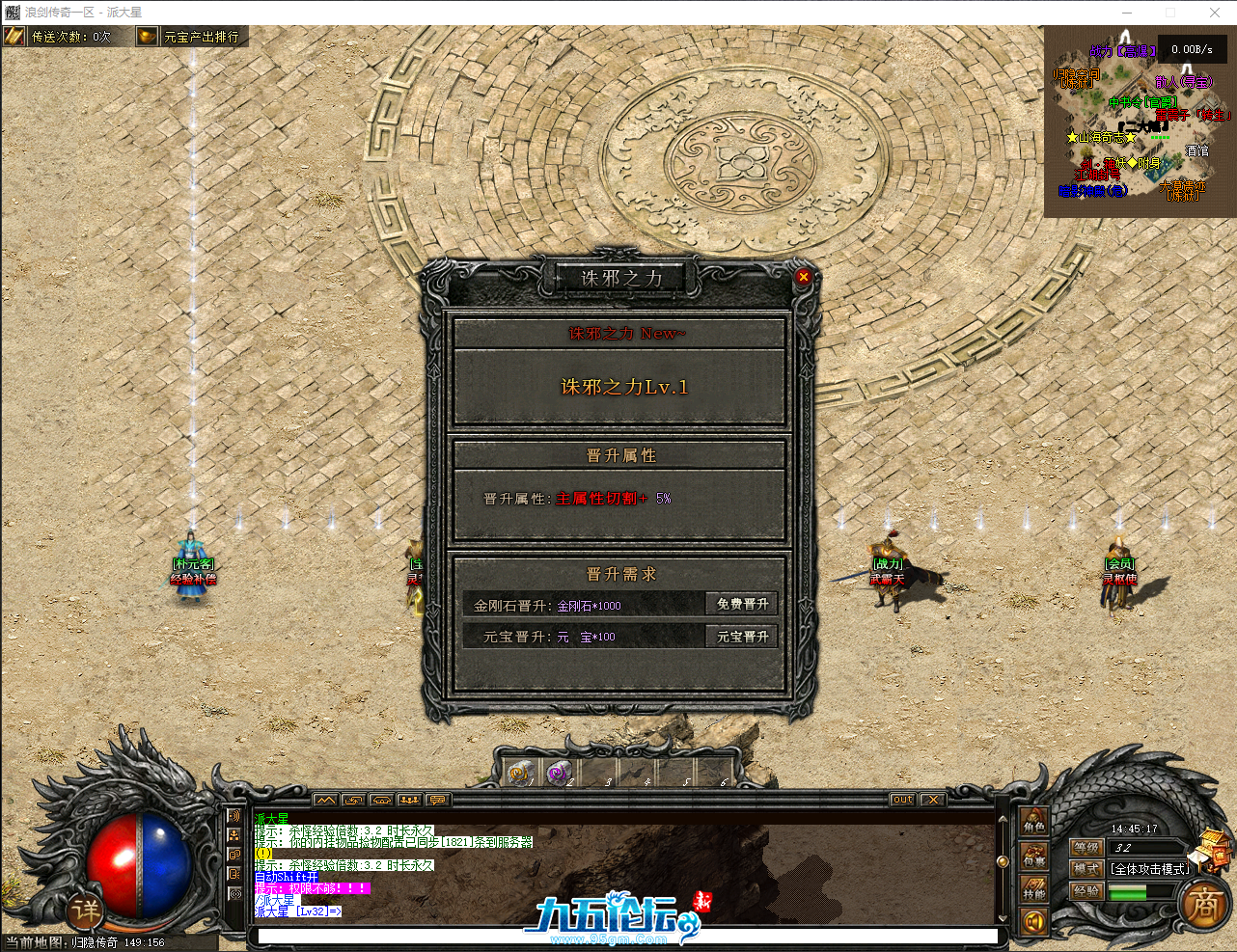Click the 传送次数 teleport counter button

pyautogui.click(x=64, y=36)
